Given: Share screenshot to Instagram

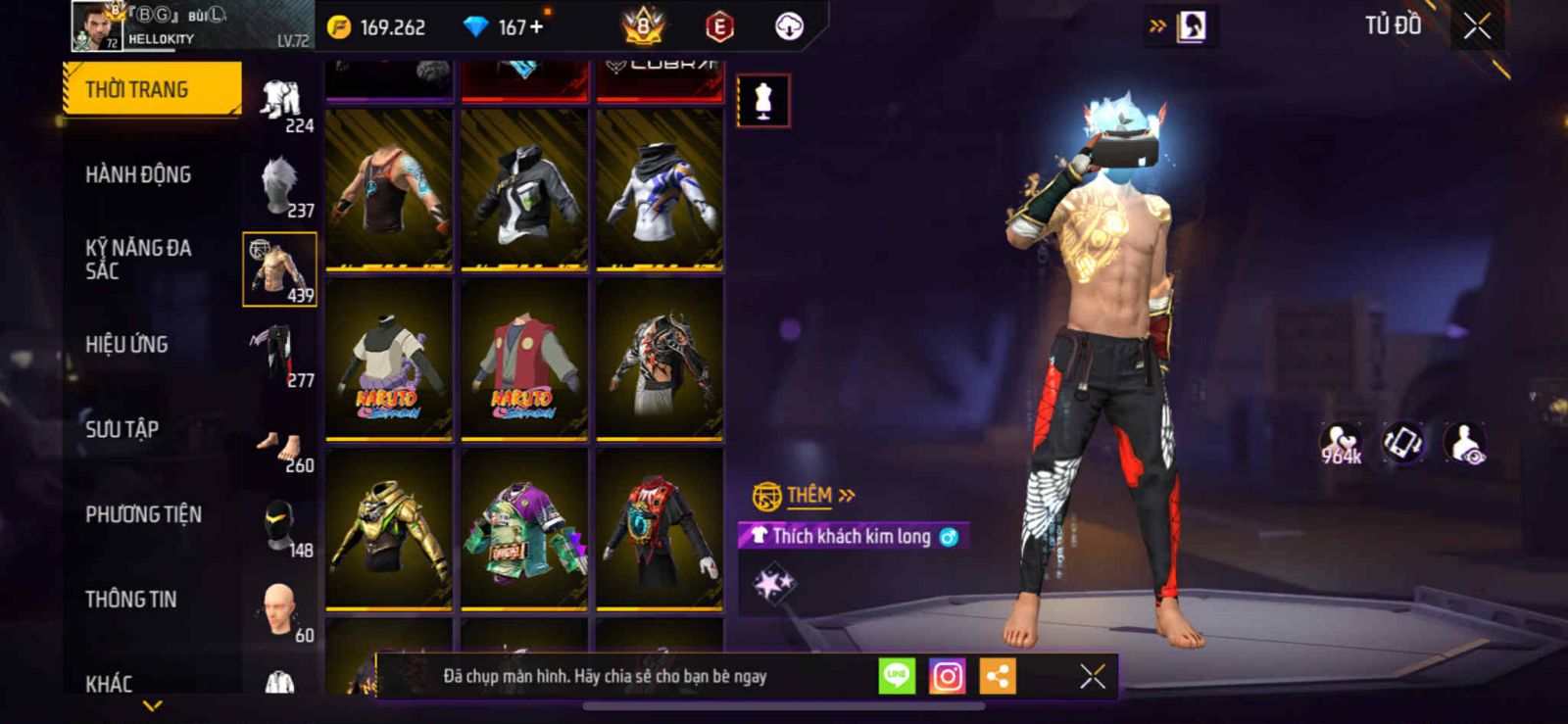Looking at the screenshot, I should pyautogui.click(x=947, y=676).
